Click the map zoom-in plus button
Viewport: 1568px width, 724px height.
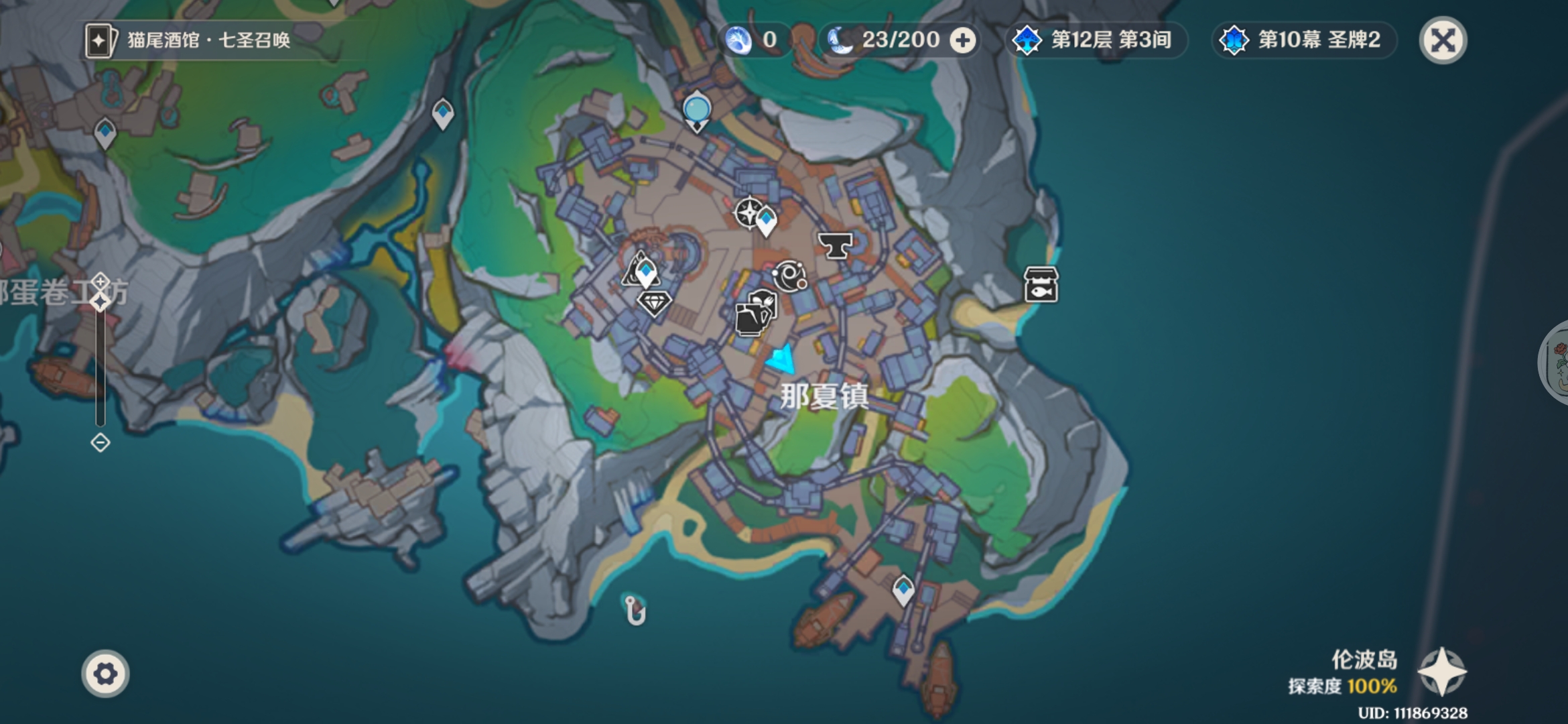point(101,281)
